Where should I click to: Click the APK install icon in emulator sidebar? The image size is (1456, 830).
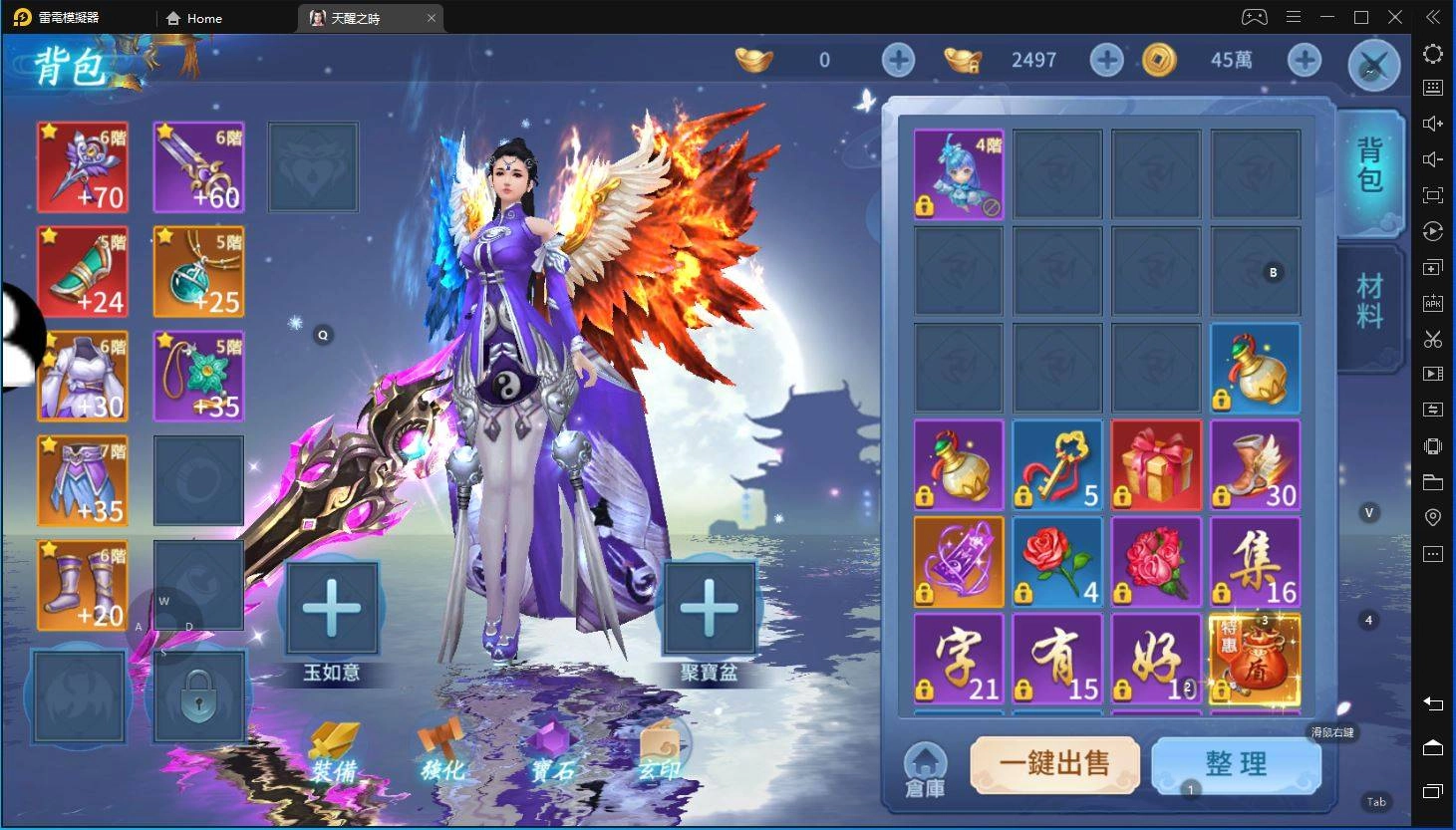1432,303
